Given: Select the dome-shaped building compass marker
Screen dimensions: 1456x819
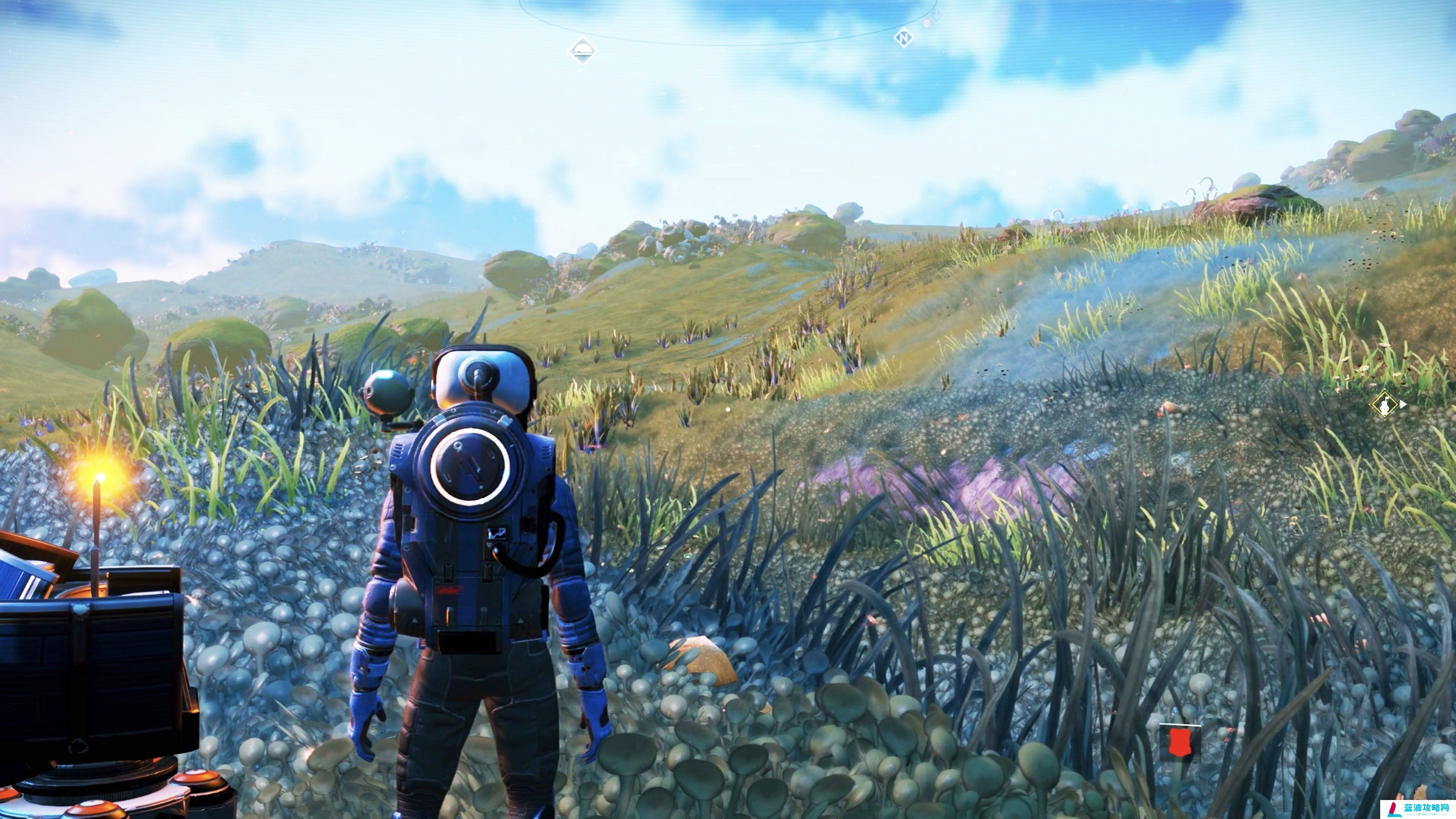Looking at the screenshot, I should [582, 50].
